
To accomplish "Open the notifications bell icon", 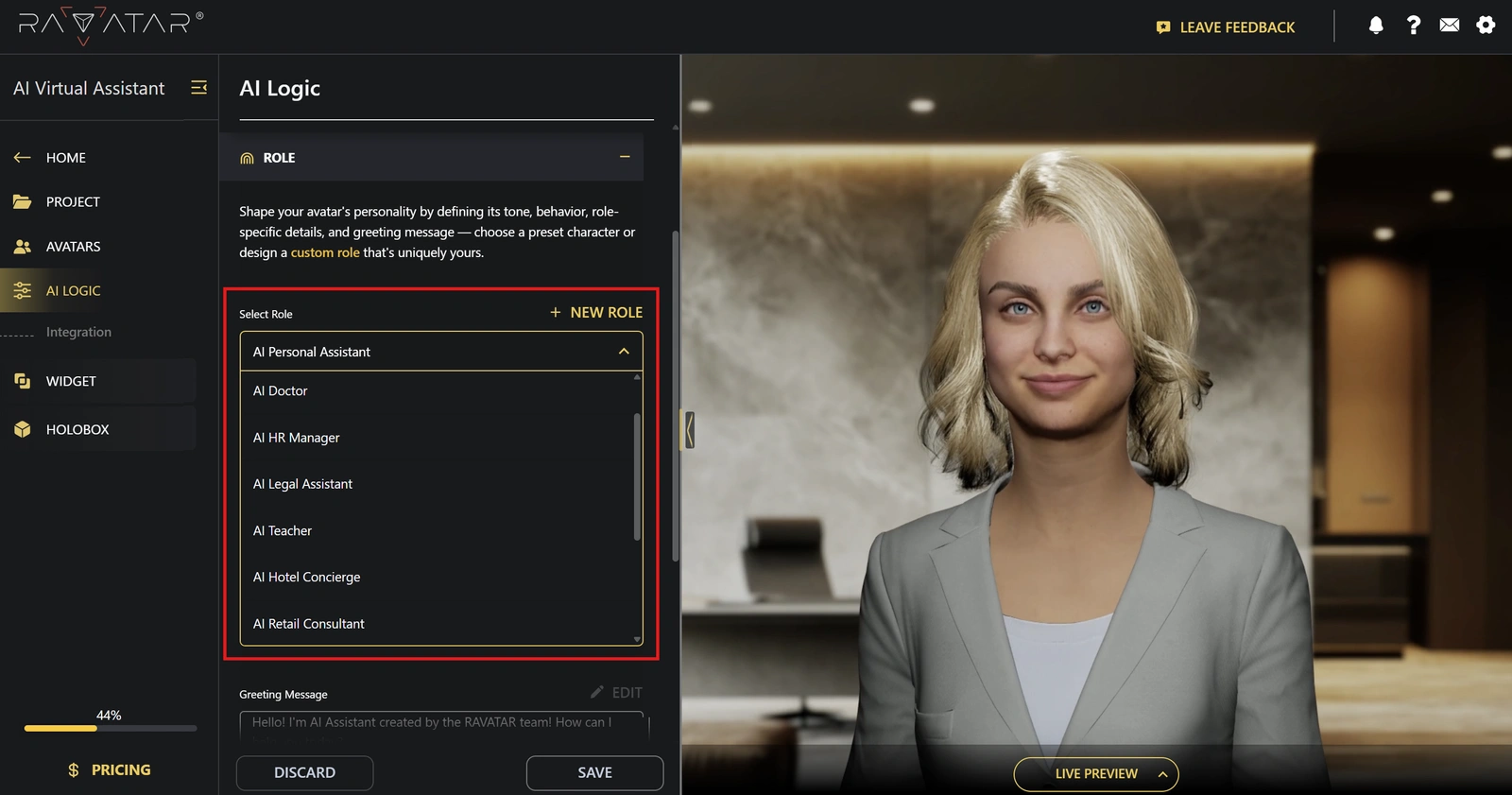I will (x=1376, y=26).
